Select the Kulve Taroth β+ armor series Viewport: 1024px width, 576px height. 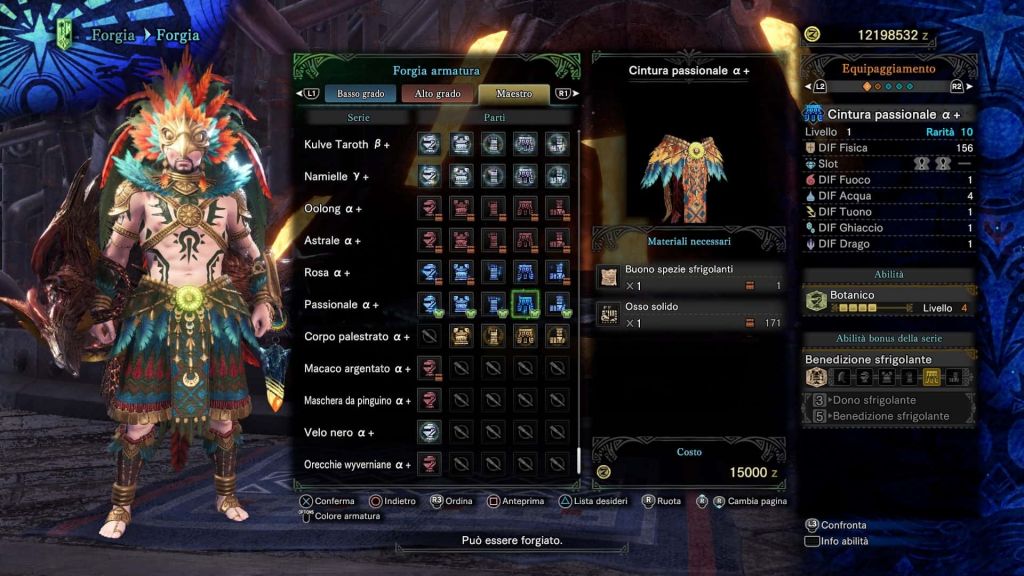point(347,145)
